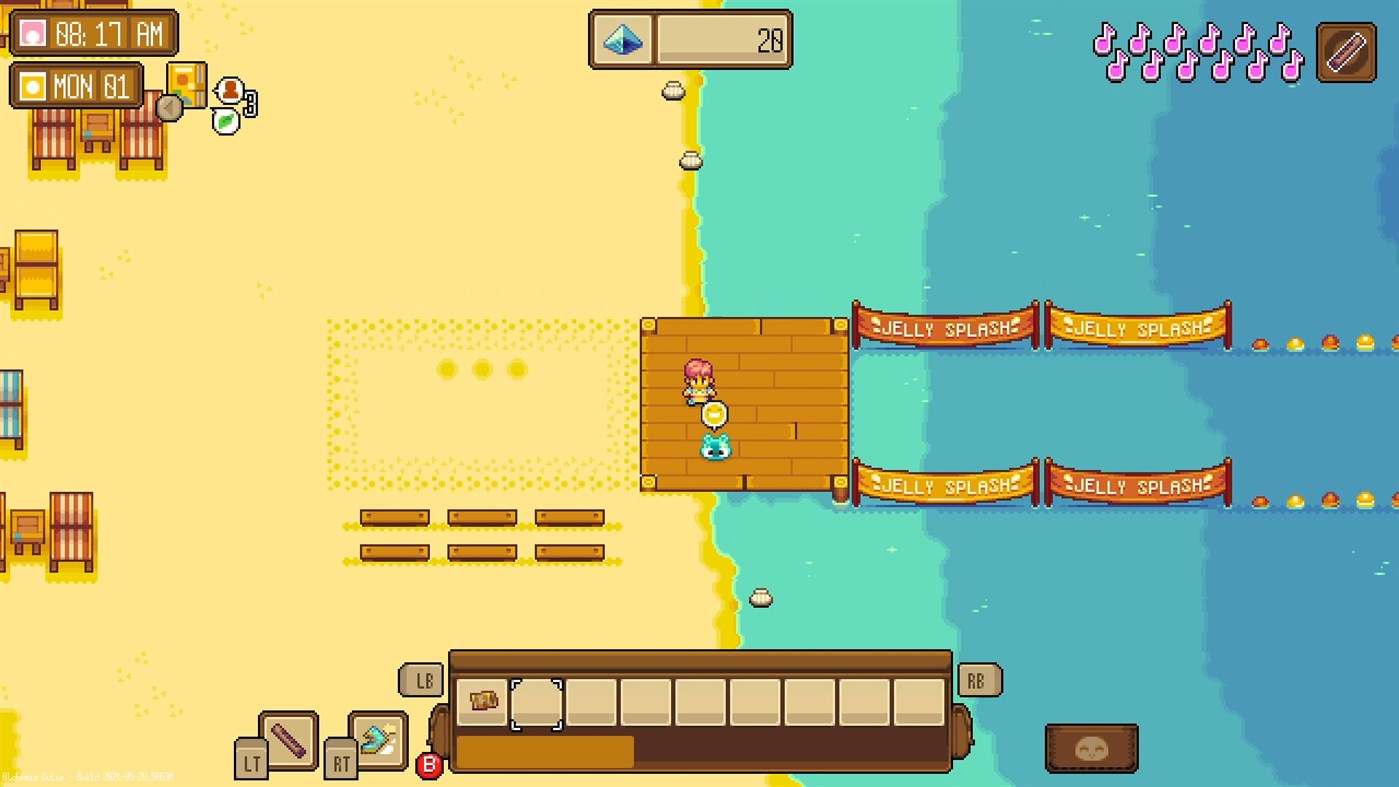Screen dimensions: 1399x787
Task: Collapse the HUD with the small arrow button
Action: [x=169, y=107]
